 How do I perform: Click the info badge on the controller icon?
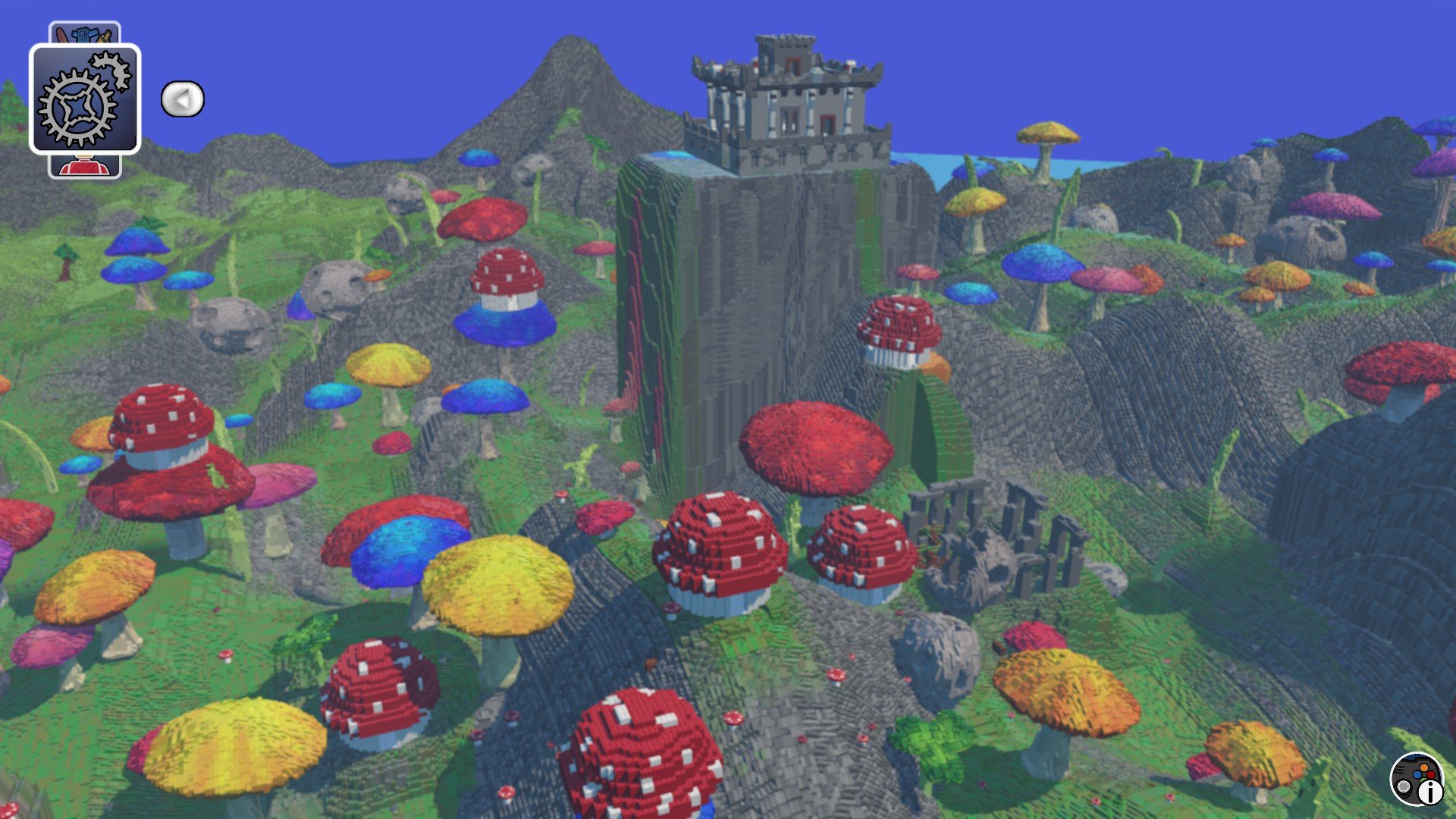(x=1431, y=791)
